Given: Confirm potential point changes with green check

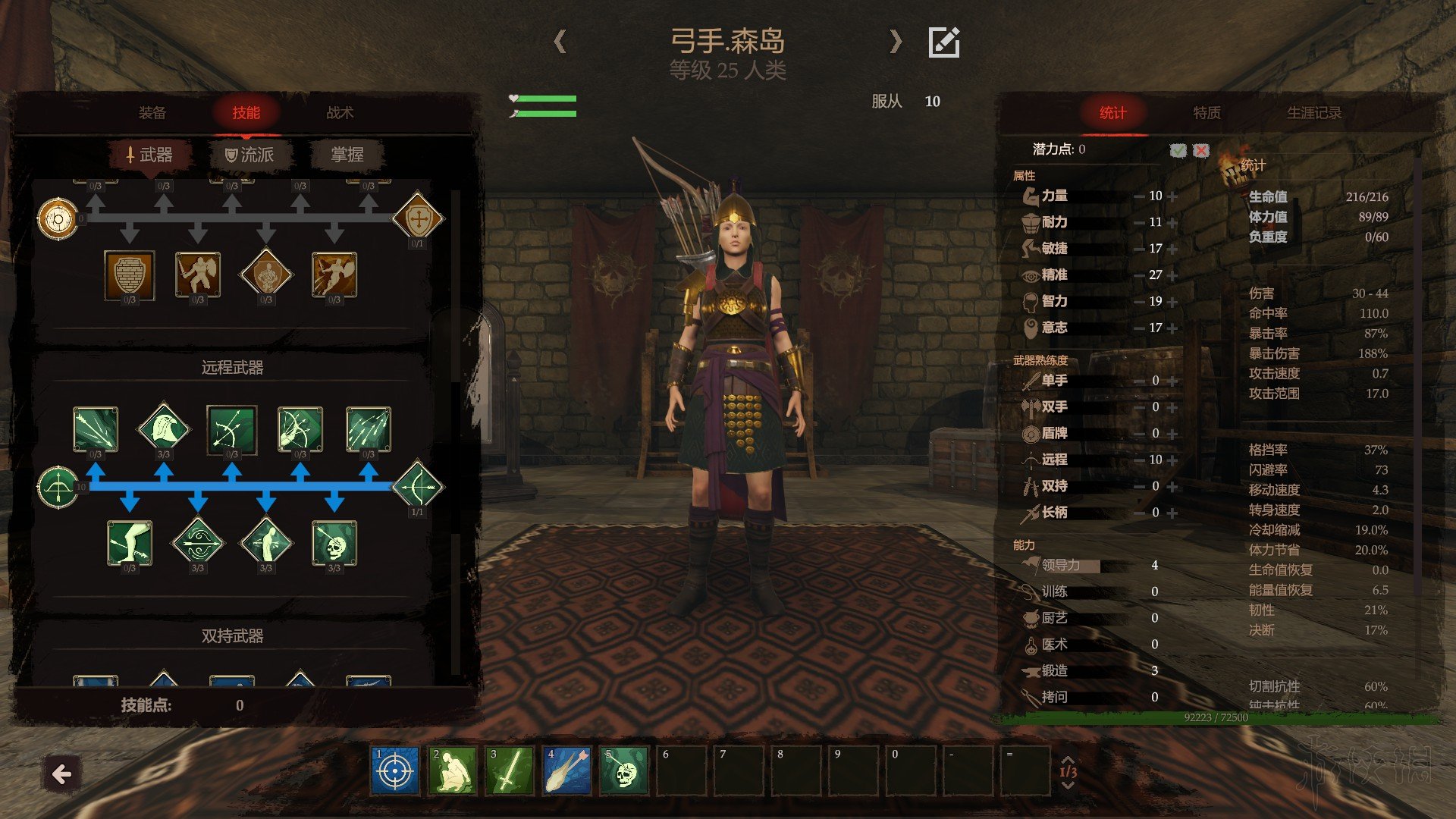Looking at the screenshot, I should 1178,150.
